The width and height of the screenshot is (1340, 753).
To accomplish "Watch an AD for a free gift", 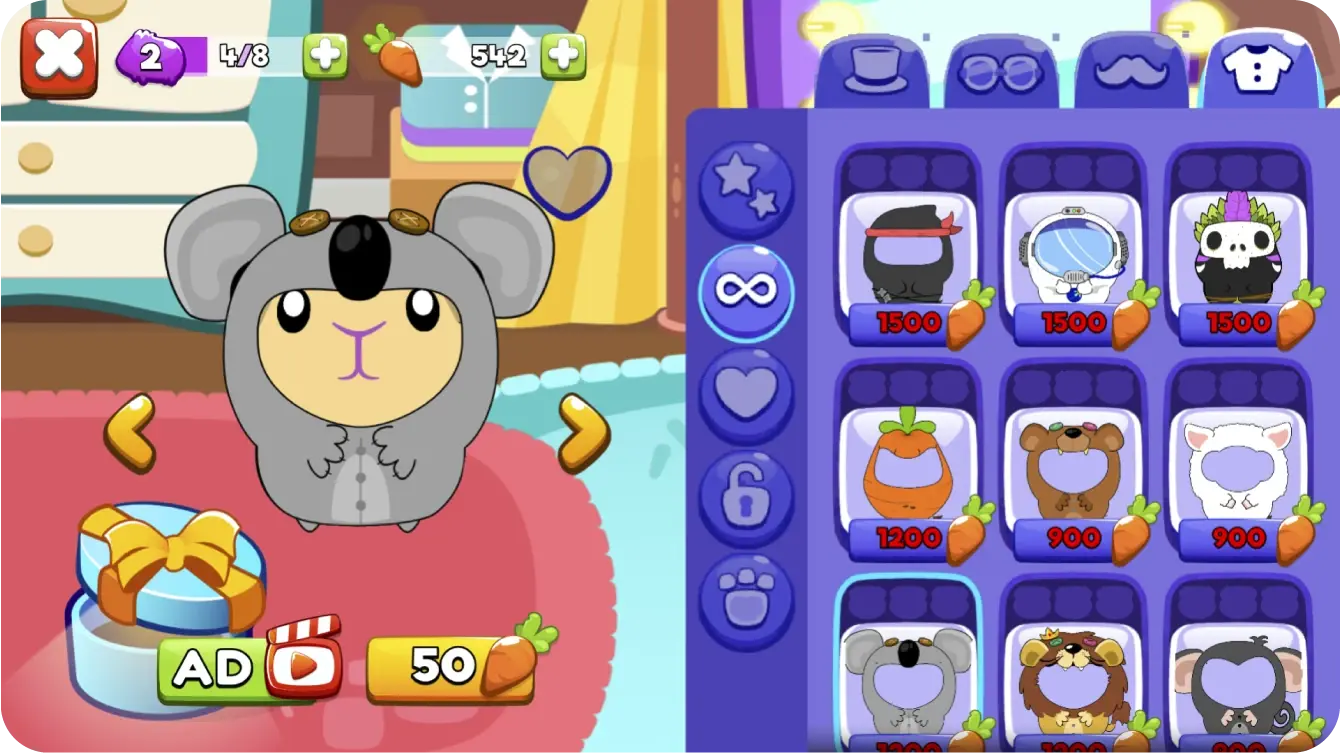I will (x=247, y=668).
